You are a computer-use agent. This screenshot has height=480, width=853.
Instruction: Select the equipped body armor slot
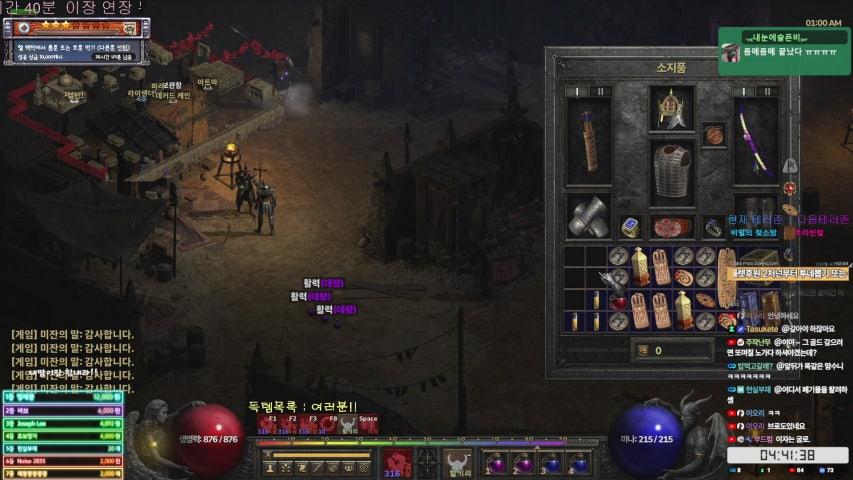[672, 172]
